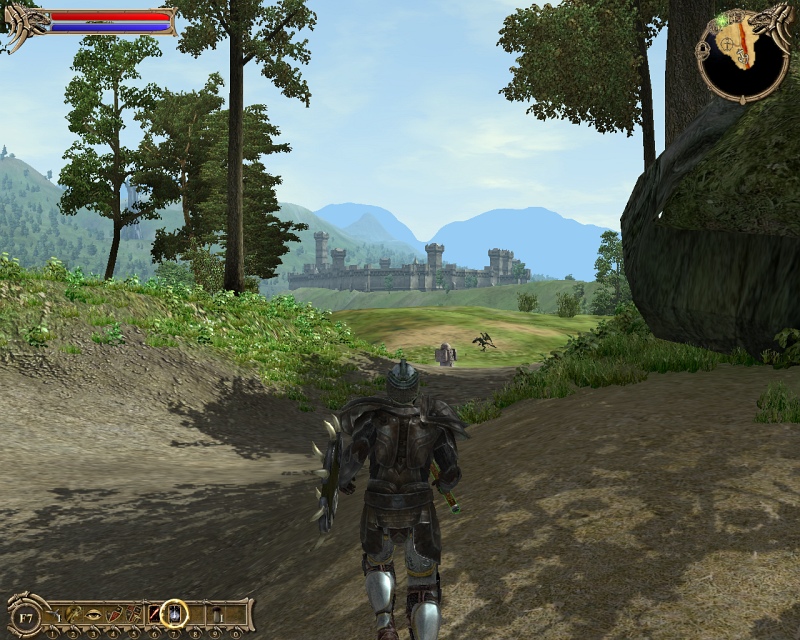The image size is (800, 640).
Task: Activate the red cross shield skill
Action: coord(134,613)
